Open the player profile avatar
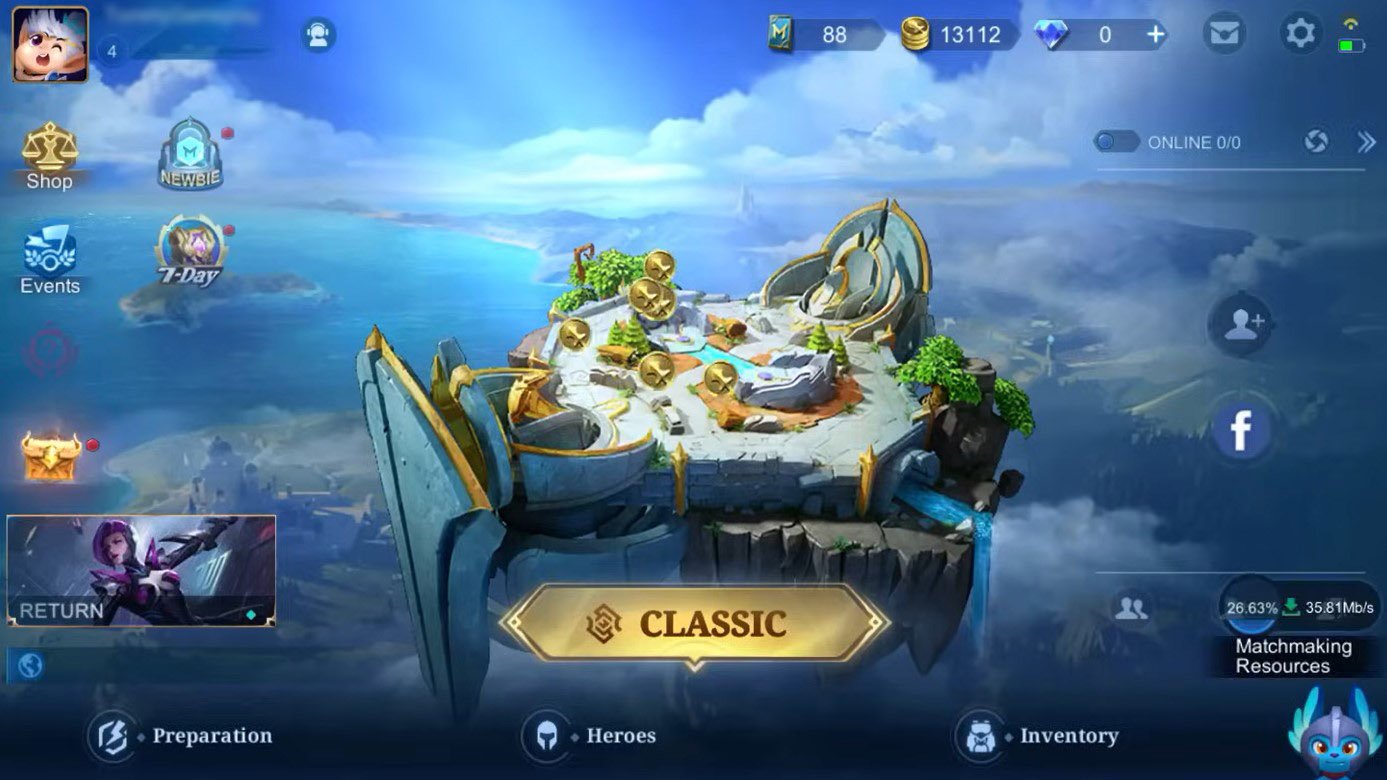This screenshot has height=780, width=1387. [x=50, y=44]
